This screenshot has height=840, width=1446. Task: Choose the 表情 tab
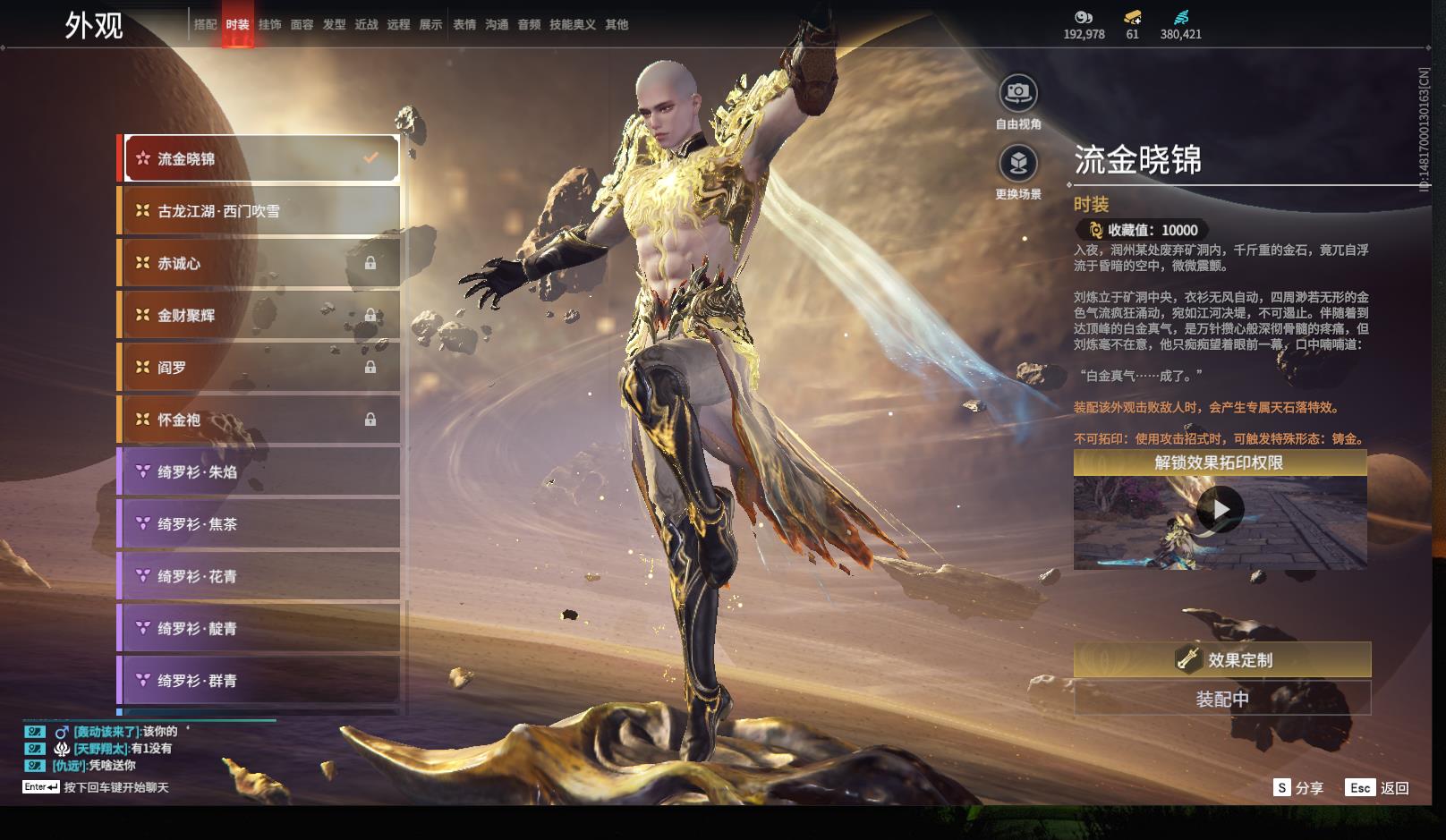coord(464,25)
